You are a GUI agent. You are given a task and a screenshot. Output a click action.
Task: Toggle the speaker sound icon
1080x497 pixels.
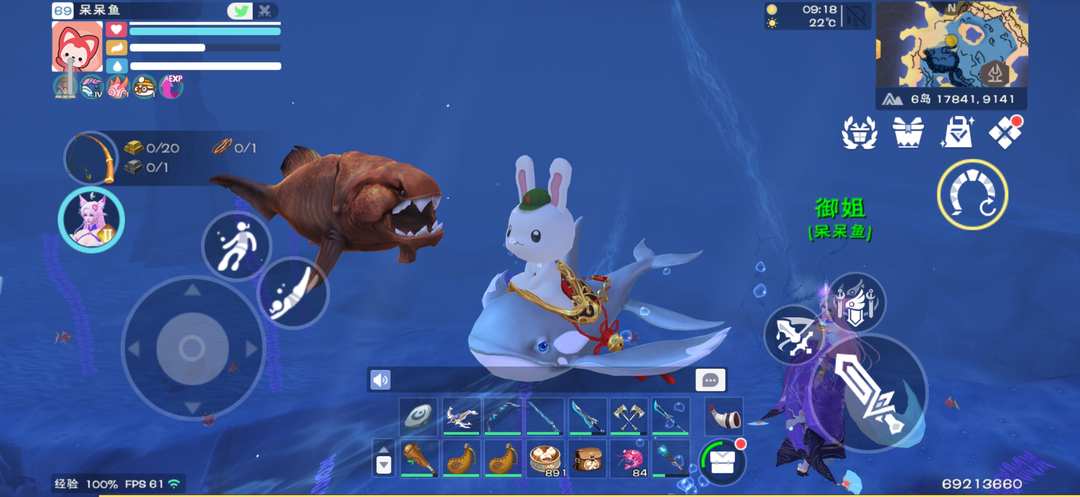[380, 380]
